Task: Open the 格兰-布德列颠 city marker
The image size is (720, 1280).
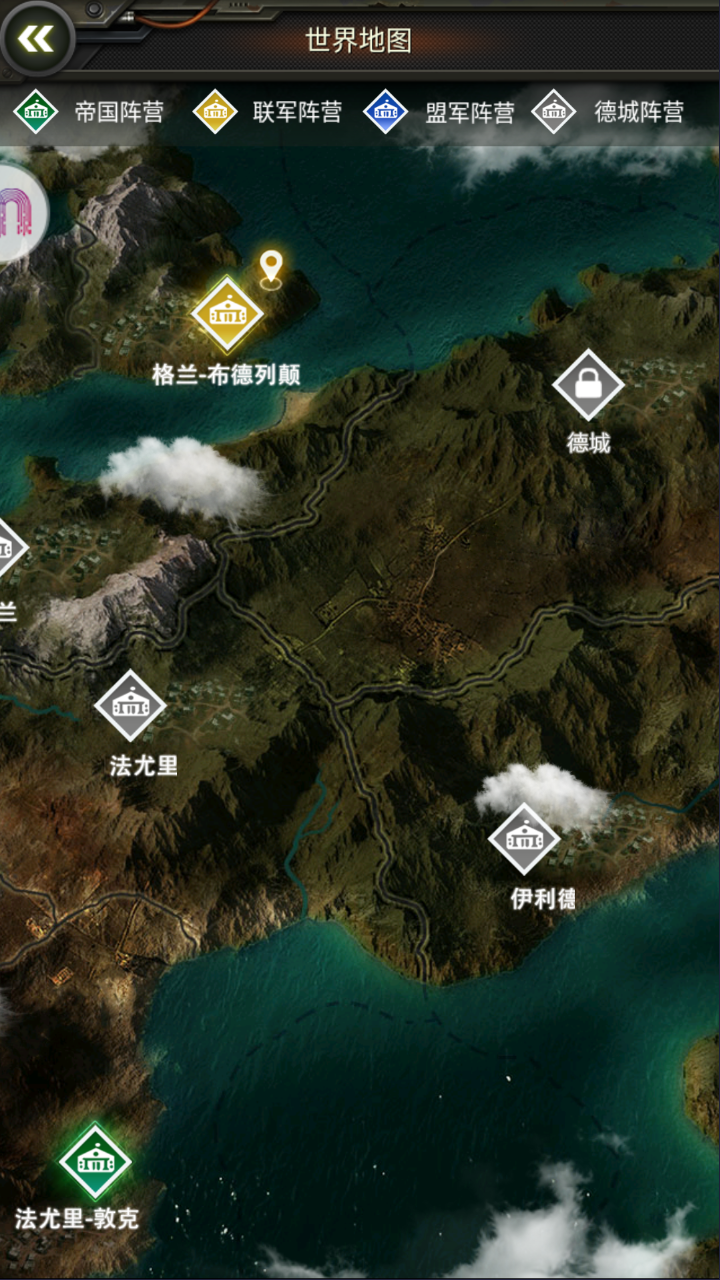Action: 227,314
